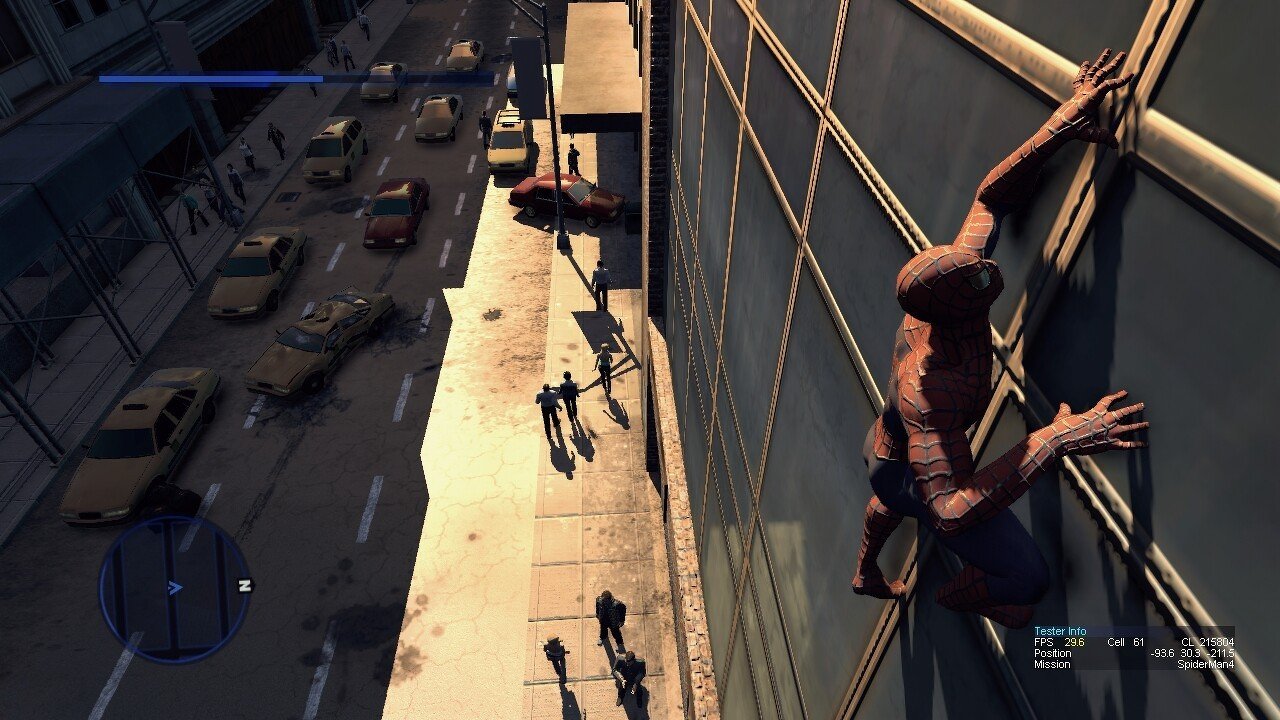1280x720 pixels.
Task: Click the Tester Info header label
Action: click(1061, 631)
